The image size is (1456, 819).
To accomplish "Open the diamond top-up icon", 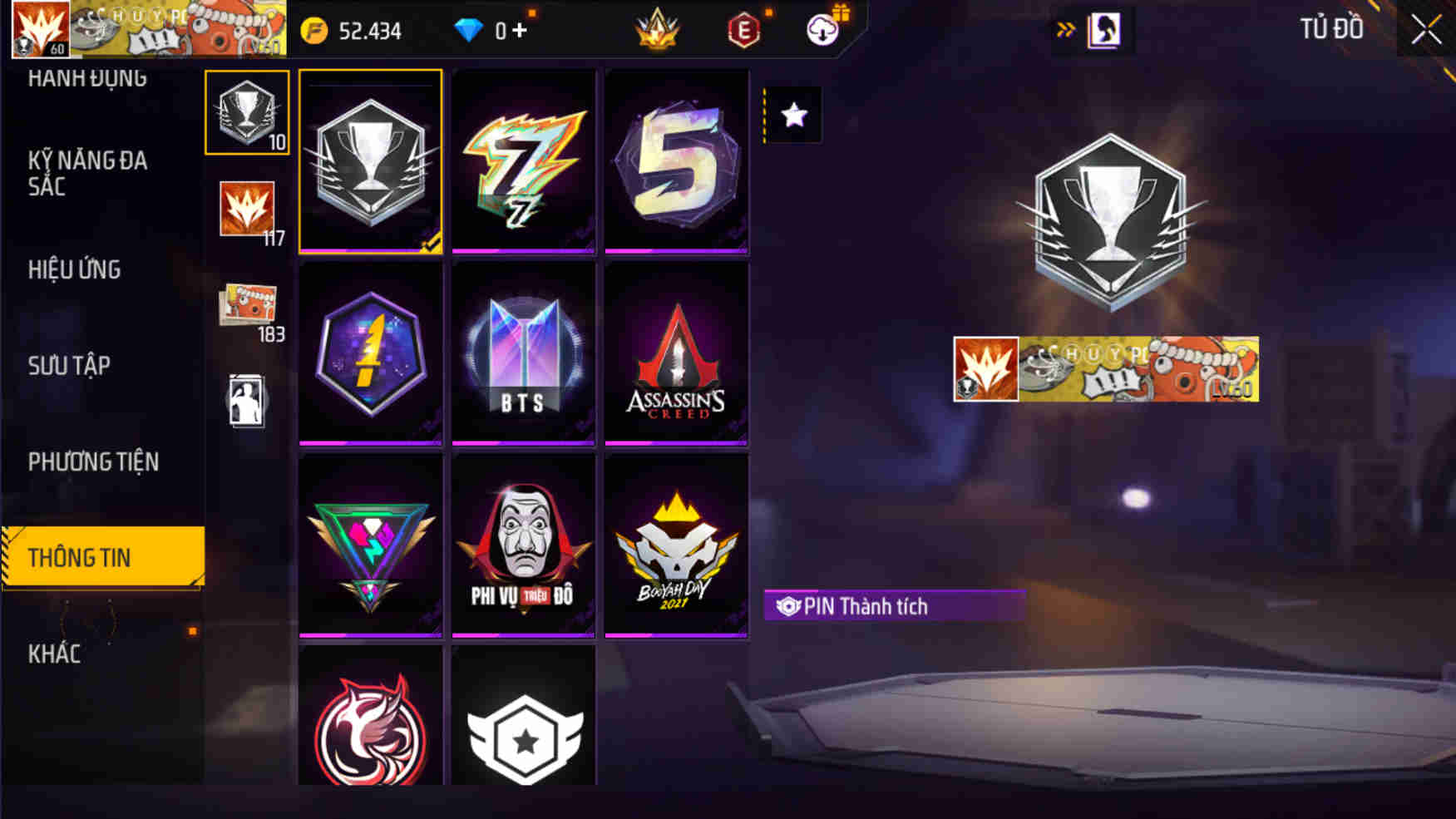I will (x=471, y=32).
